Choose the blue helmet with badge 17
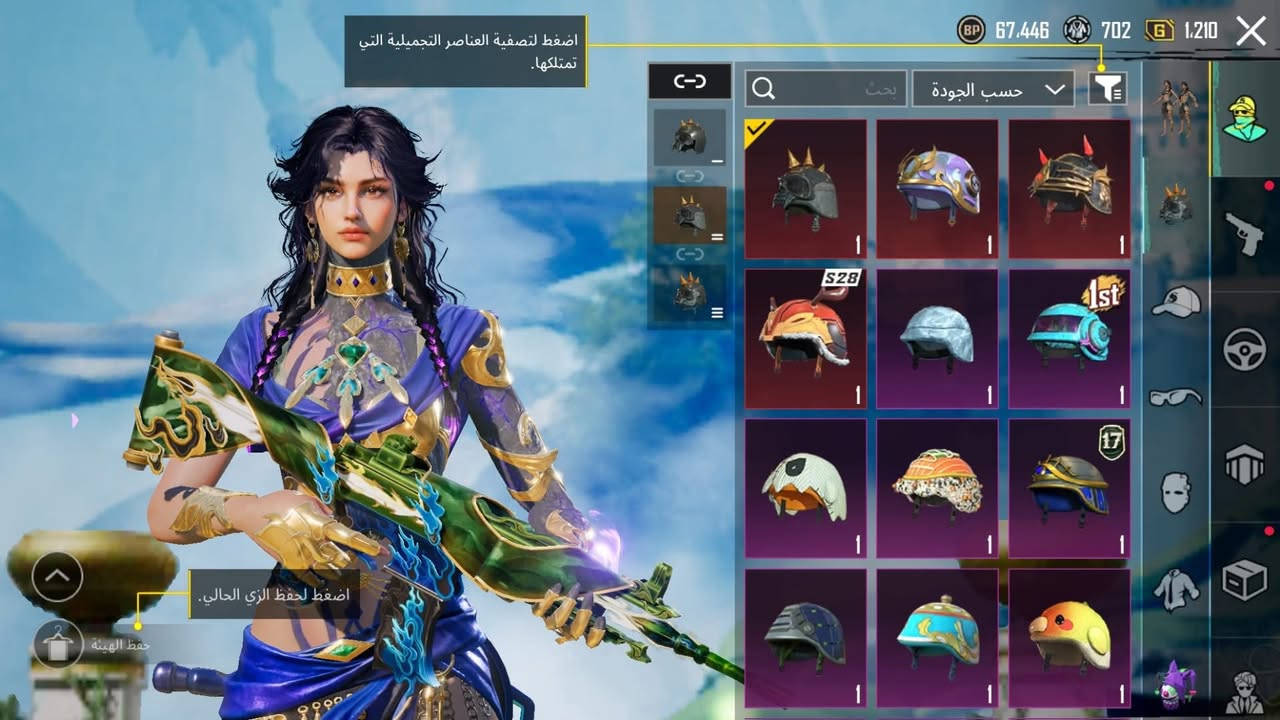Image resolution: width=1280 pixels, height=720 pixels. point(1069,488)
